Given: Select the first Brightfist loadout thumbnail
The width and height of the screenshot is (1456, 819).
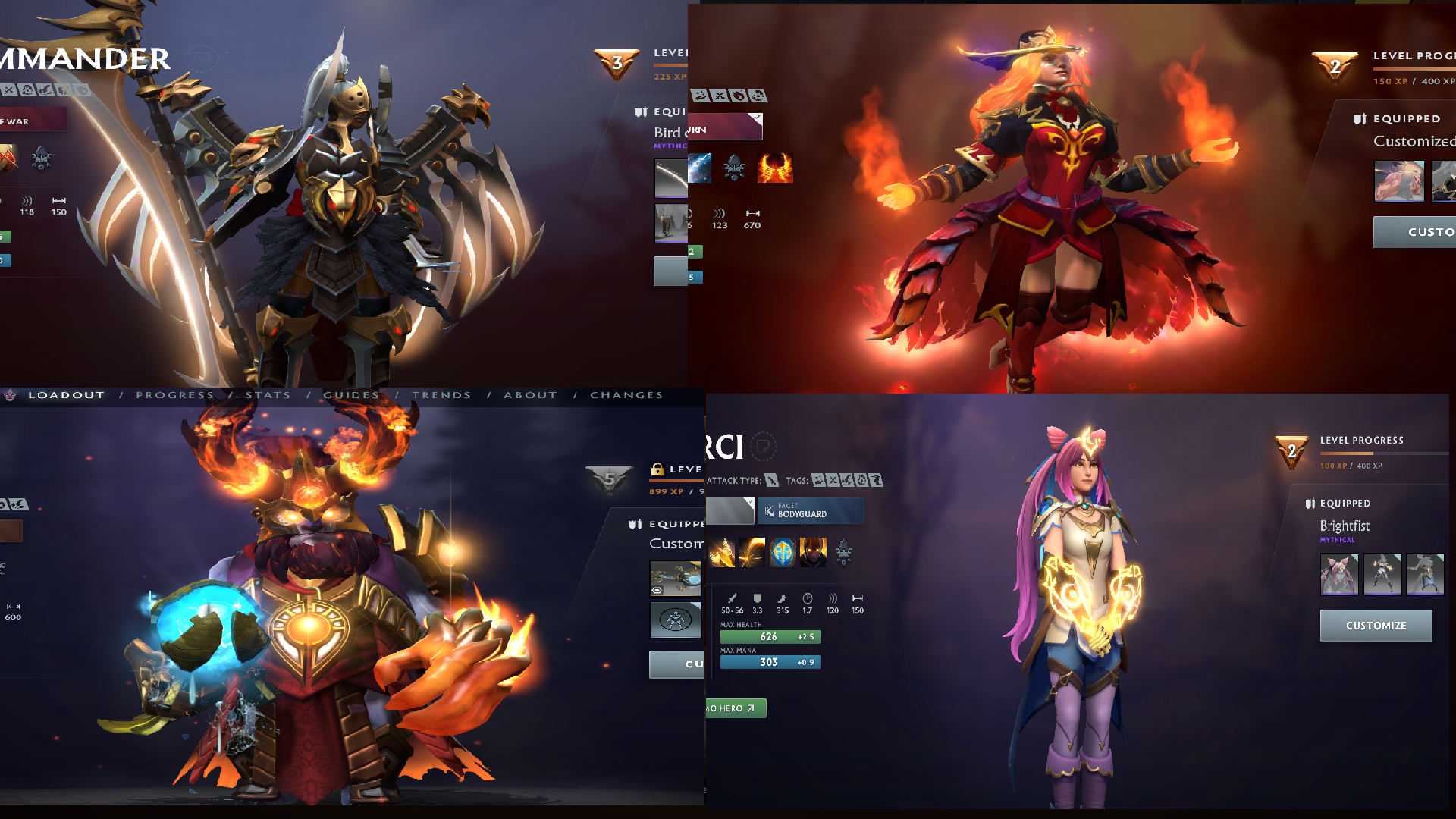Looking at the screenshot, I should point(1339,575).
